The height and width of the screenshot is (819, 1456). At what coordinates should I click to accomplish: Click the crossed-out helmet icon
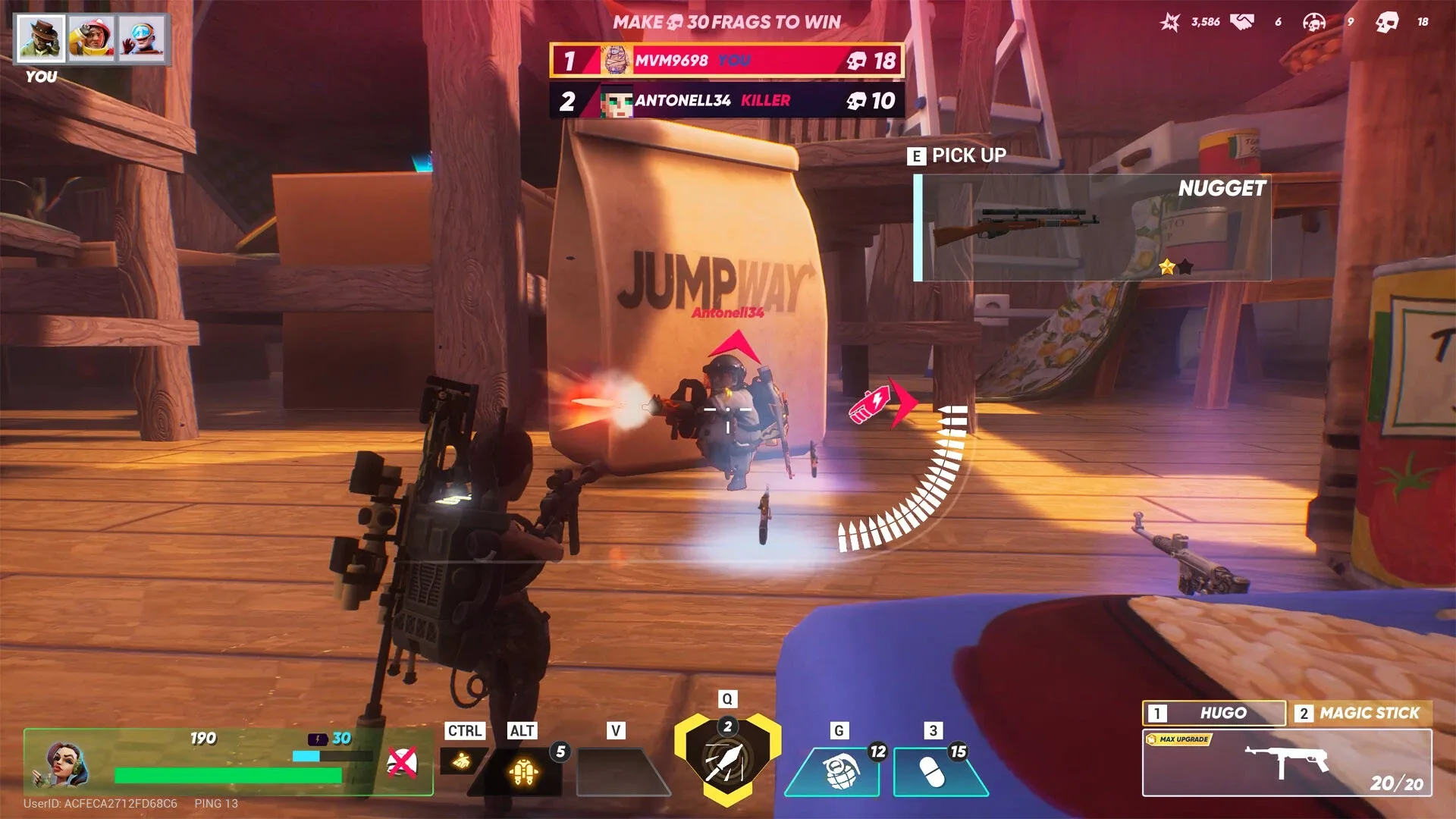coord(403,762)
